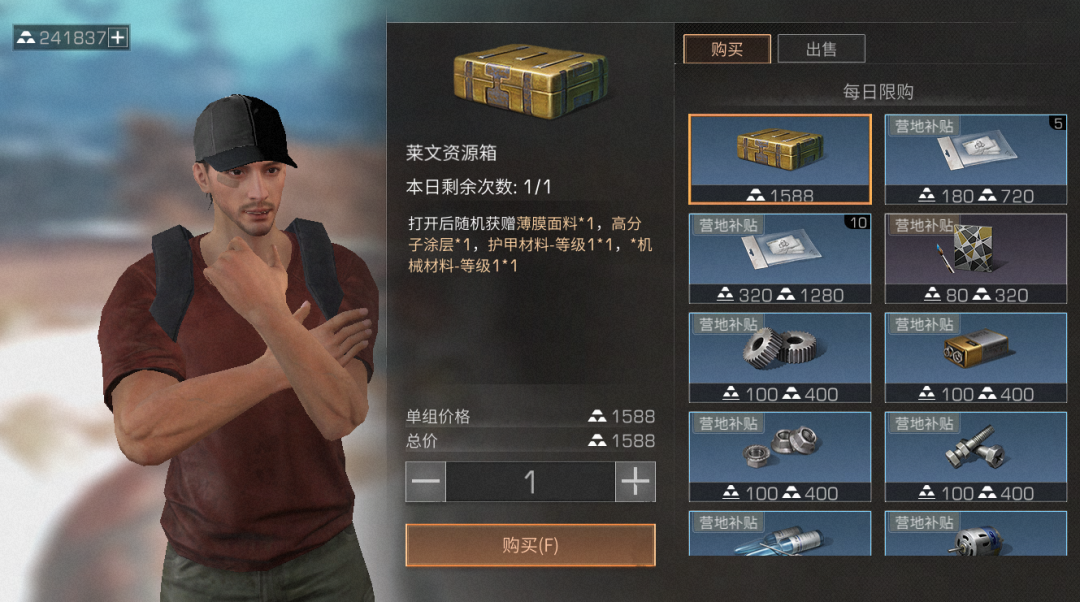The image size is (1080, 602).
Task: Choose the metal nuts item
Action: (779, 456)
